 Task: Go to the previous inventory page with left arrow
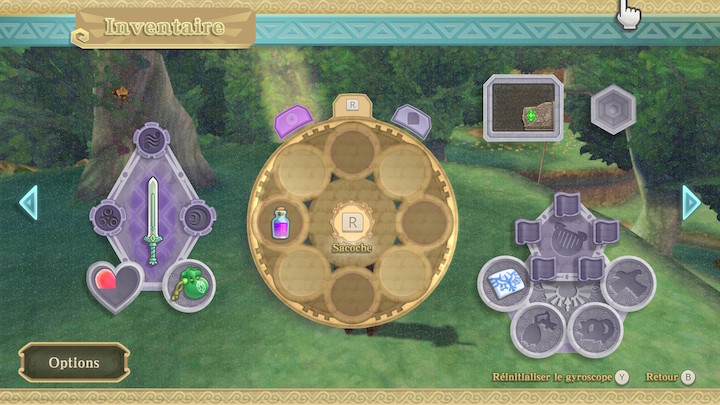(28, 202)
